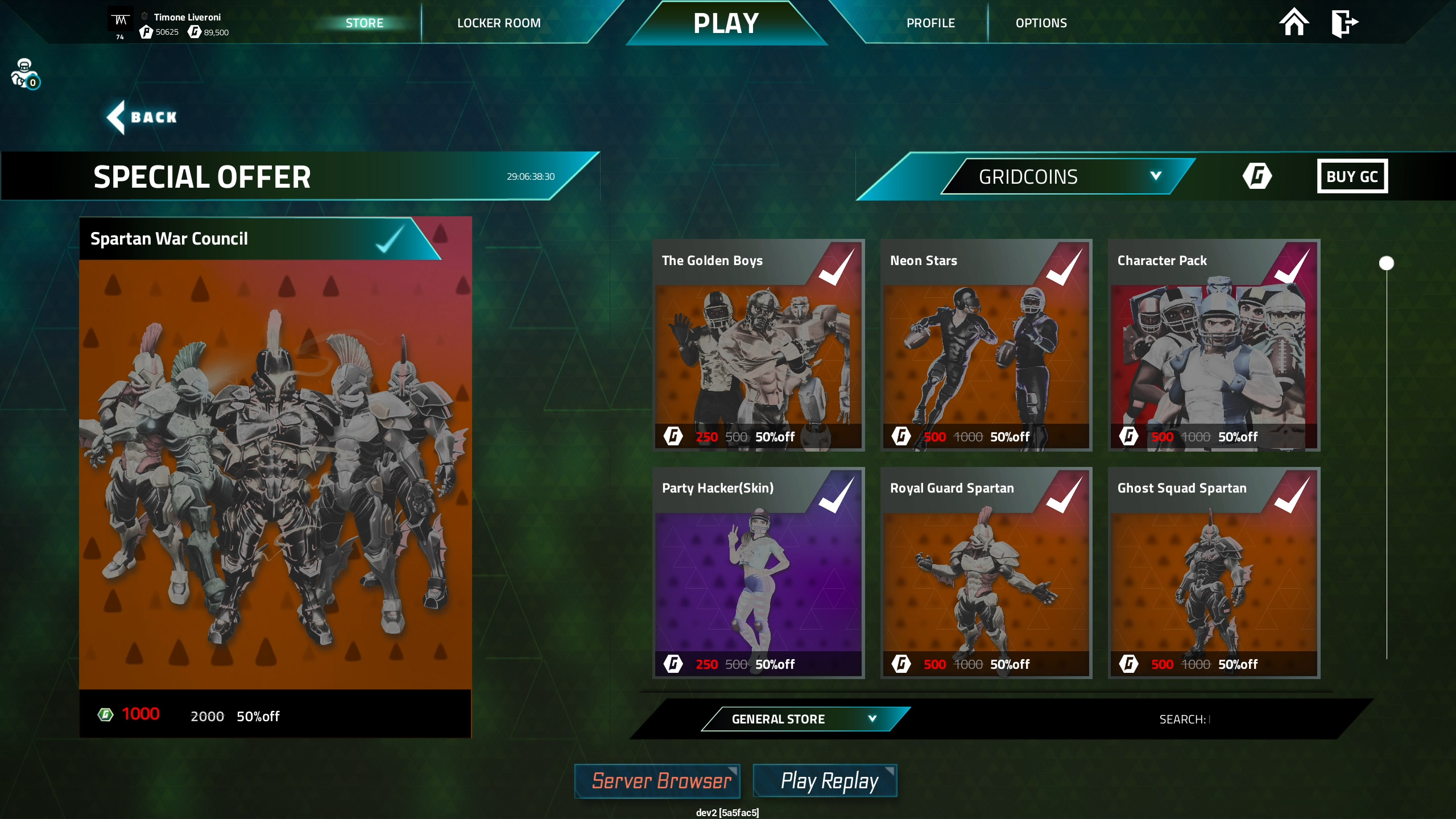Image resolution: width=1456 pixels, height=819 pixels.
Task: Open the Server Browser
Action: pos(657,781)
